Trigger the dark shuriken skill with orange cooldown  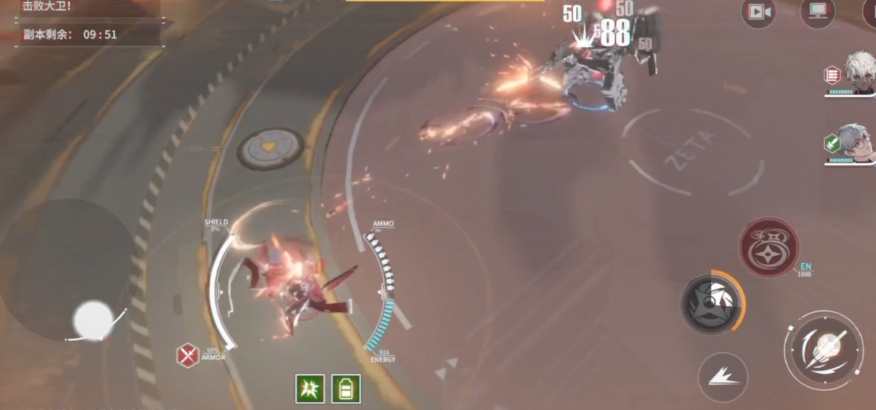pyautogui.click(x=712, y=302)
